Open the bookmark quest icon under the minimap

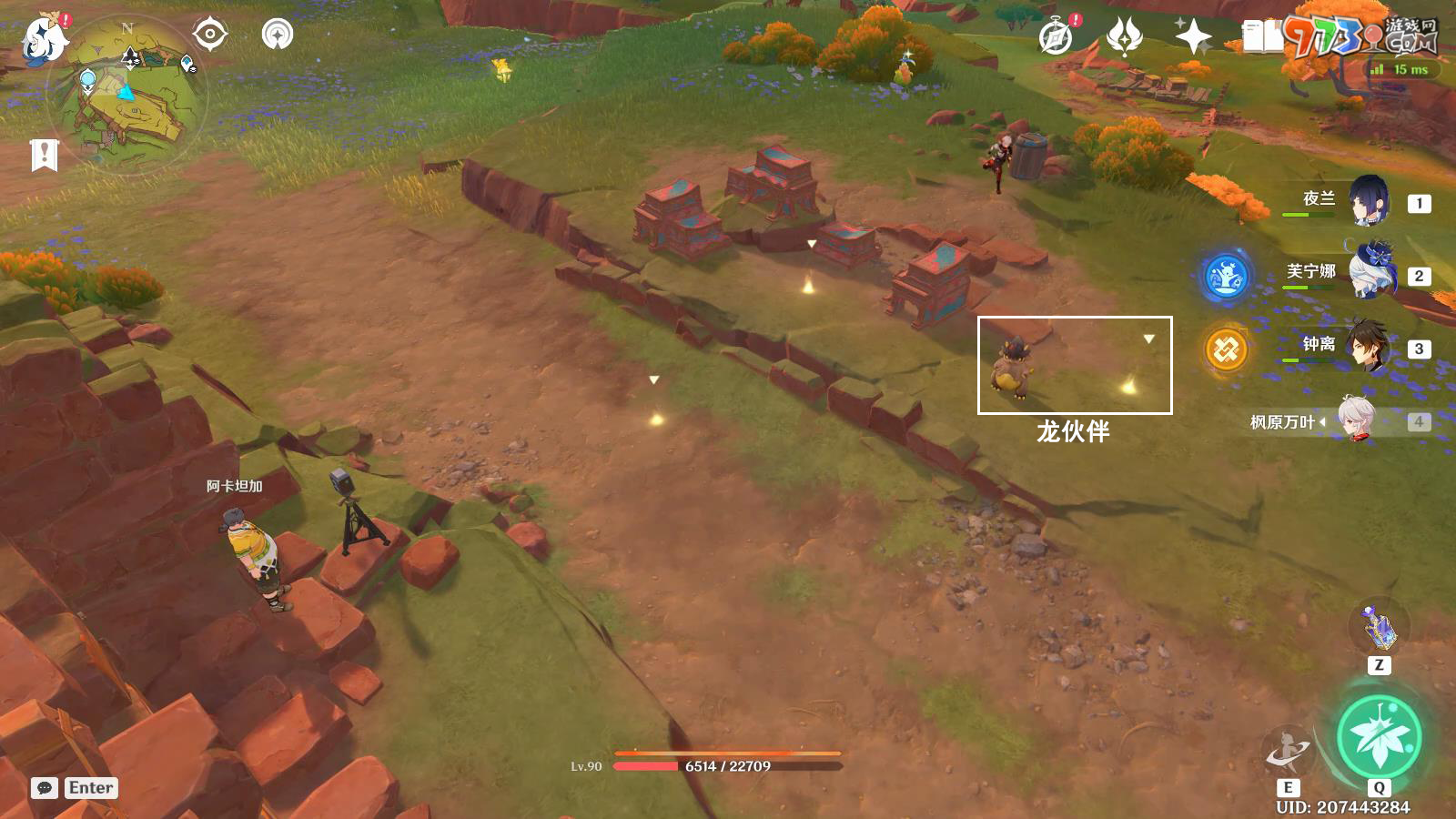coord(44,155)
